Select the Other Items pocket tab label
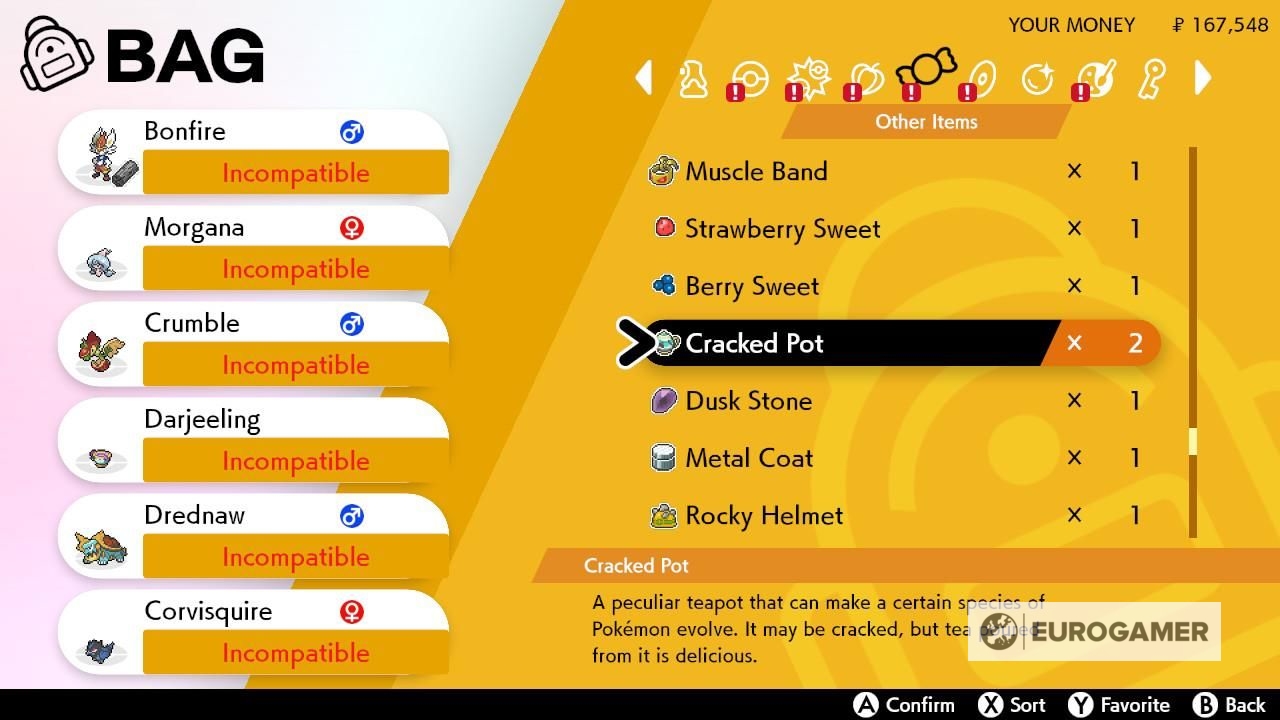The height and width of the screenshot is (720, 1280). point(925,122)
